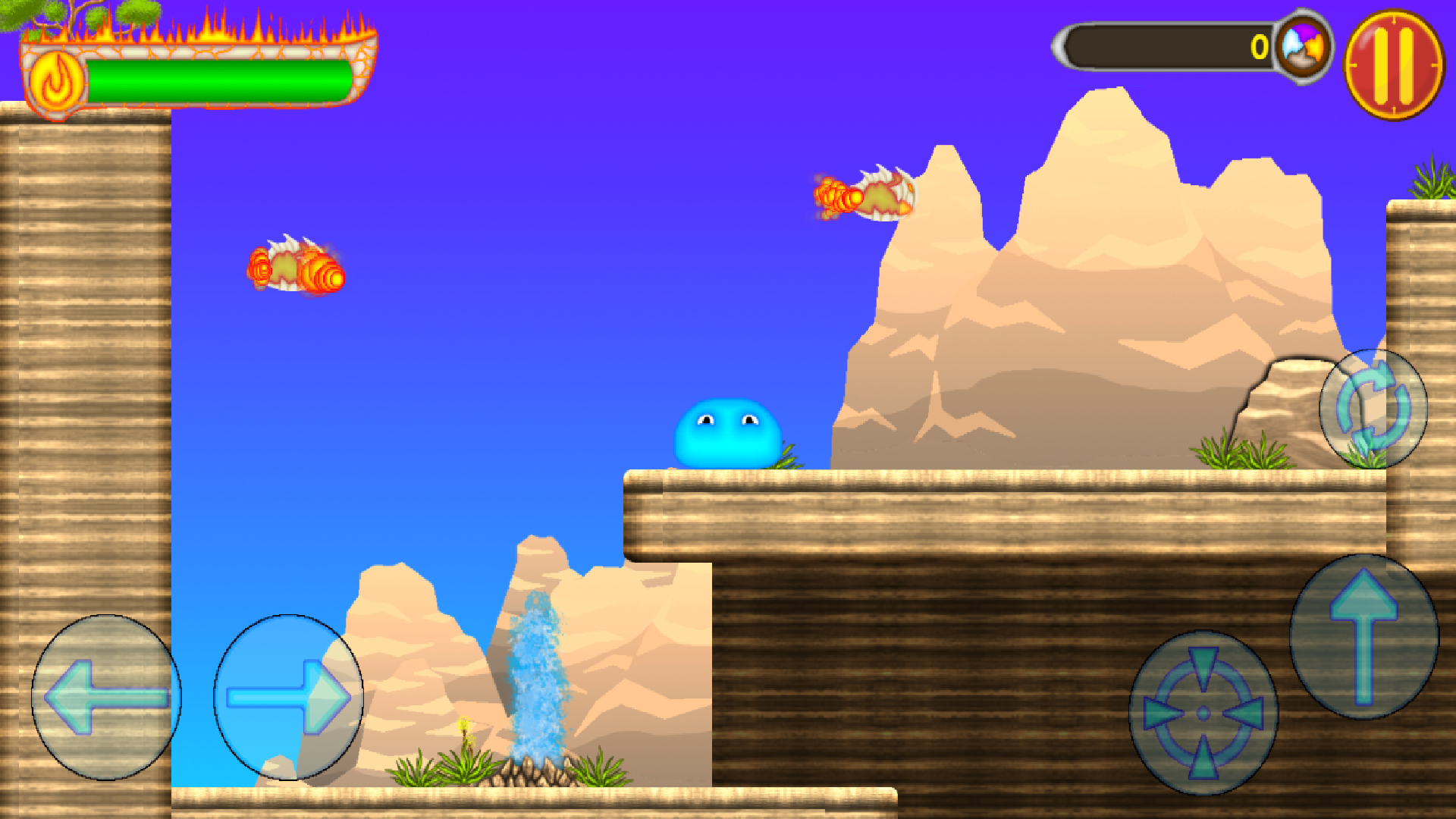The image size is (1456, 819).
Task: Tap the number 0 on the collectible counter
Action: pos(1259,48)
